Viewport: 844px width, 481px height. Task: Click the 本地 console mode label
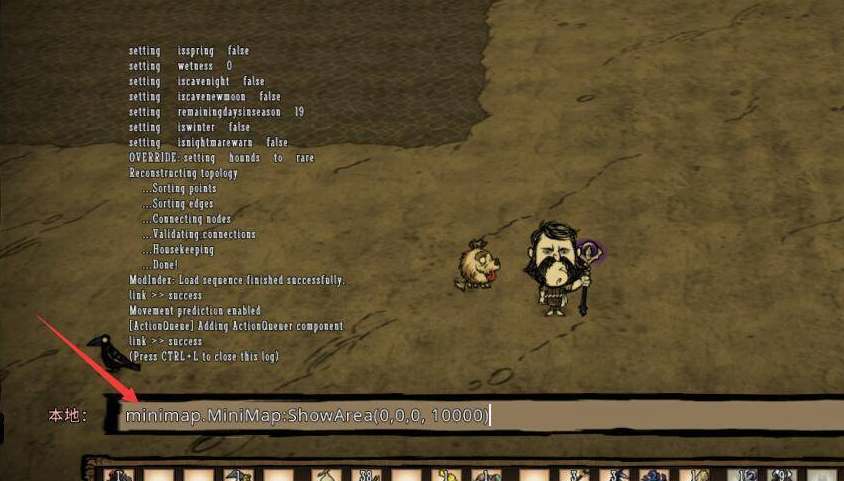click(67, 415)
